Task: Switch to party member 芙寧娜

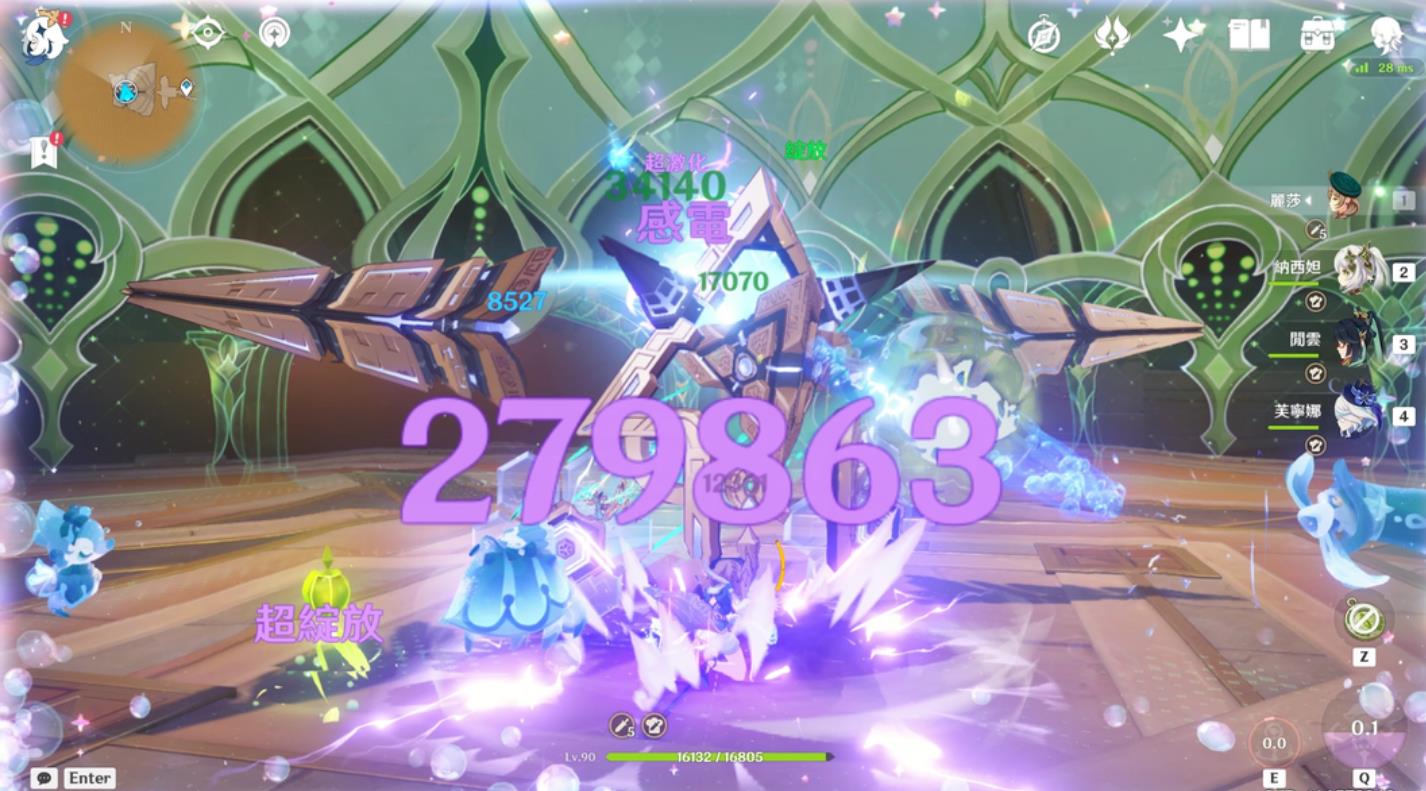Action: (x=1359, y=413)
